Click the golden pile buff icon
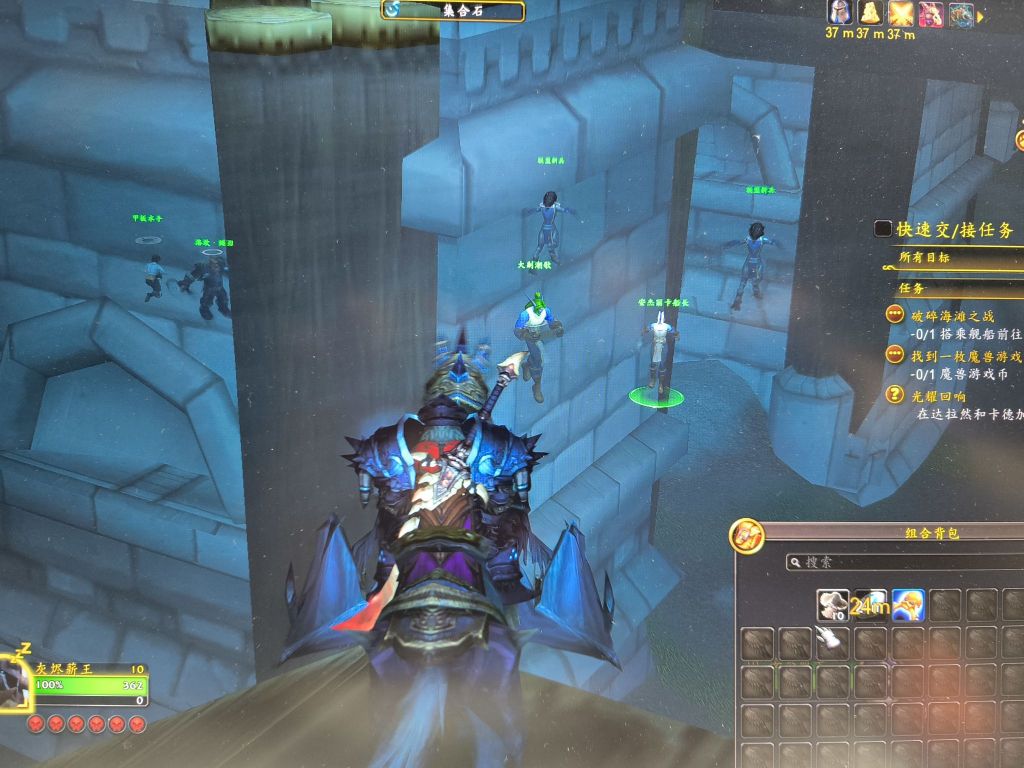Screen dimensions: 1024x768 click(x=871, y=13)
